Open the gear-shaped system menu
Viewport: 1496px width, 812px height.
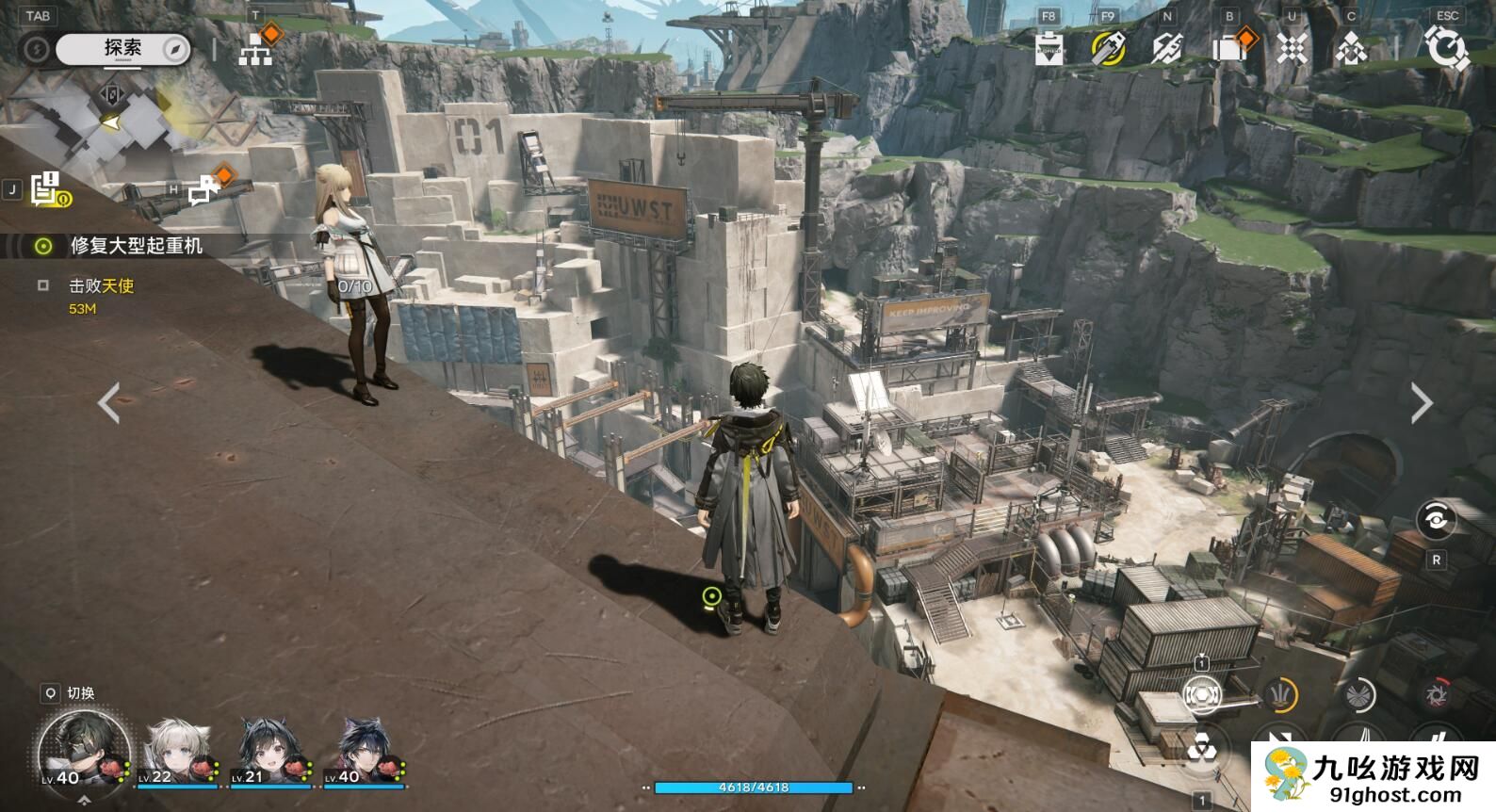[1446, 48]
